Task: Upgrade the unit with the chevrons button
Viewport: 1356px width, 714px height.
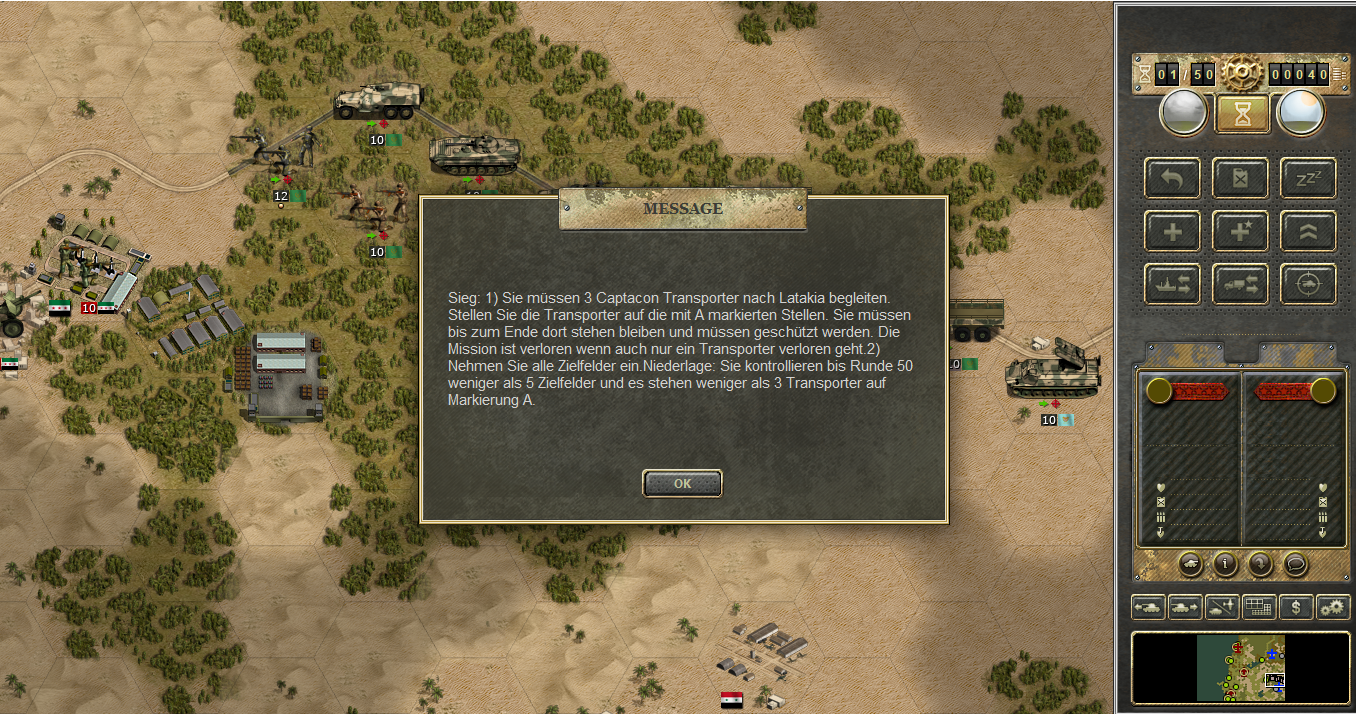Action: pyautogui.click(x=1308, y=232)
